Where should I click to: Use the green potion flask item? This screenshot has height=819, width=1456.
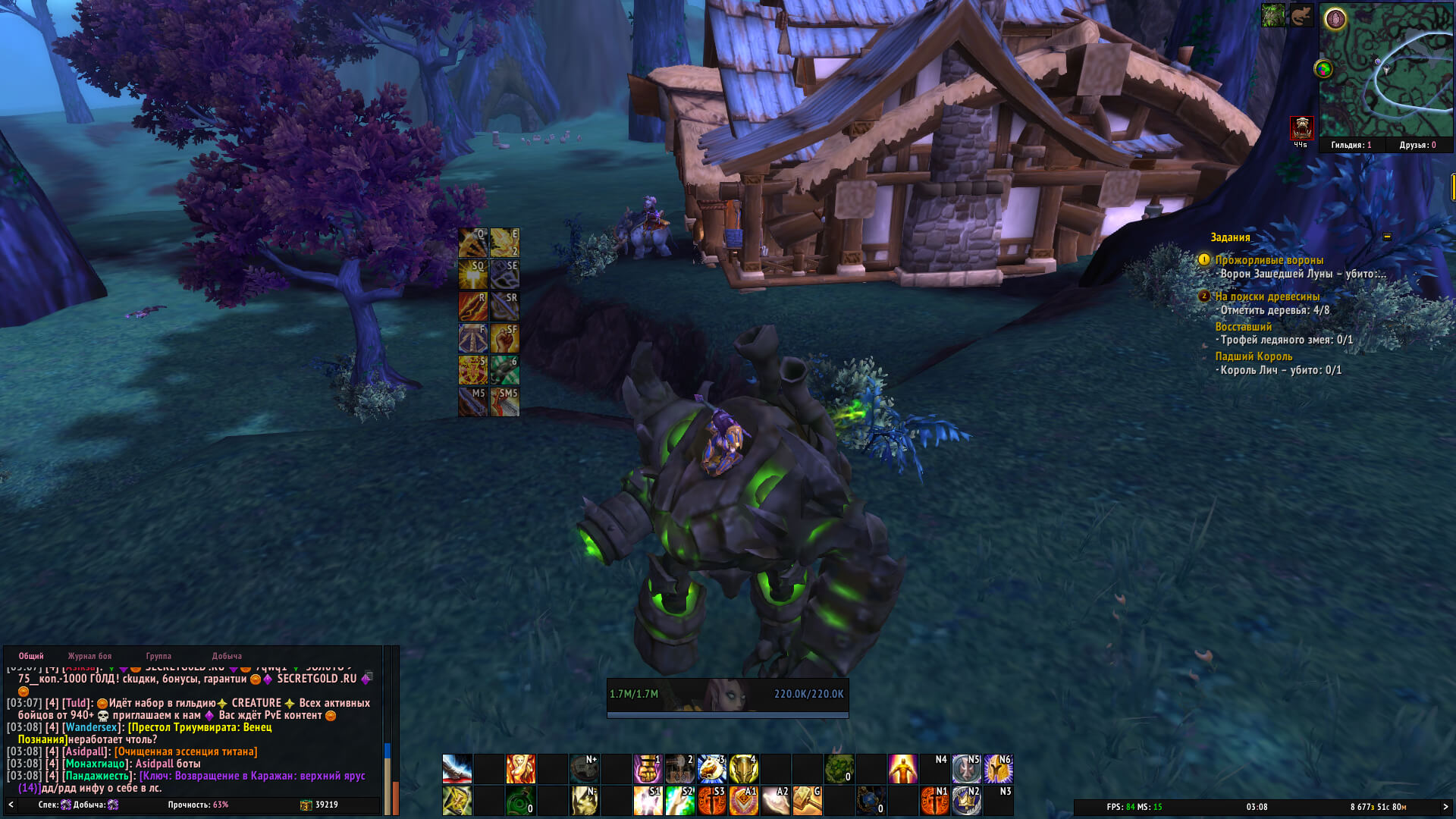(x=520, y=801)
